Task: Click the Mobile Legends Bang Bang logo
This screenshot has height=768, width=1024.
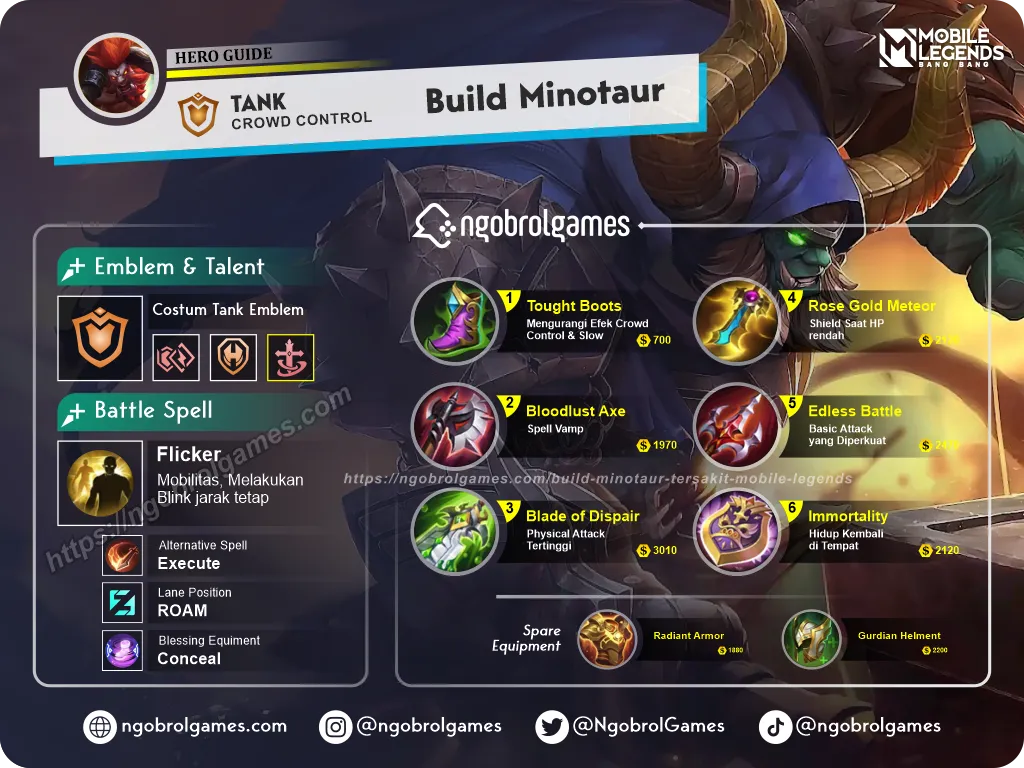Action: (940, 49)
